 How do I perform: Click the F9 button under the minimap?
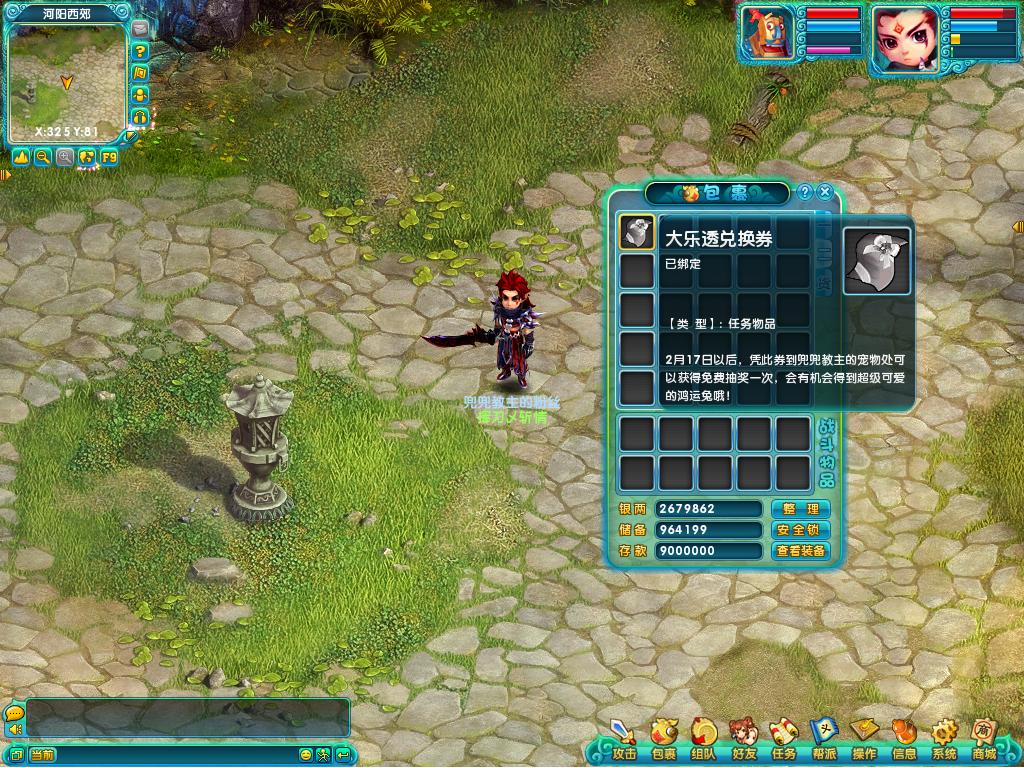(x=108, y=157)
